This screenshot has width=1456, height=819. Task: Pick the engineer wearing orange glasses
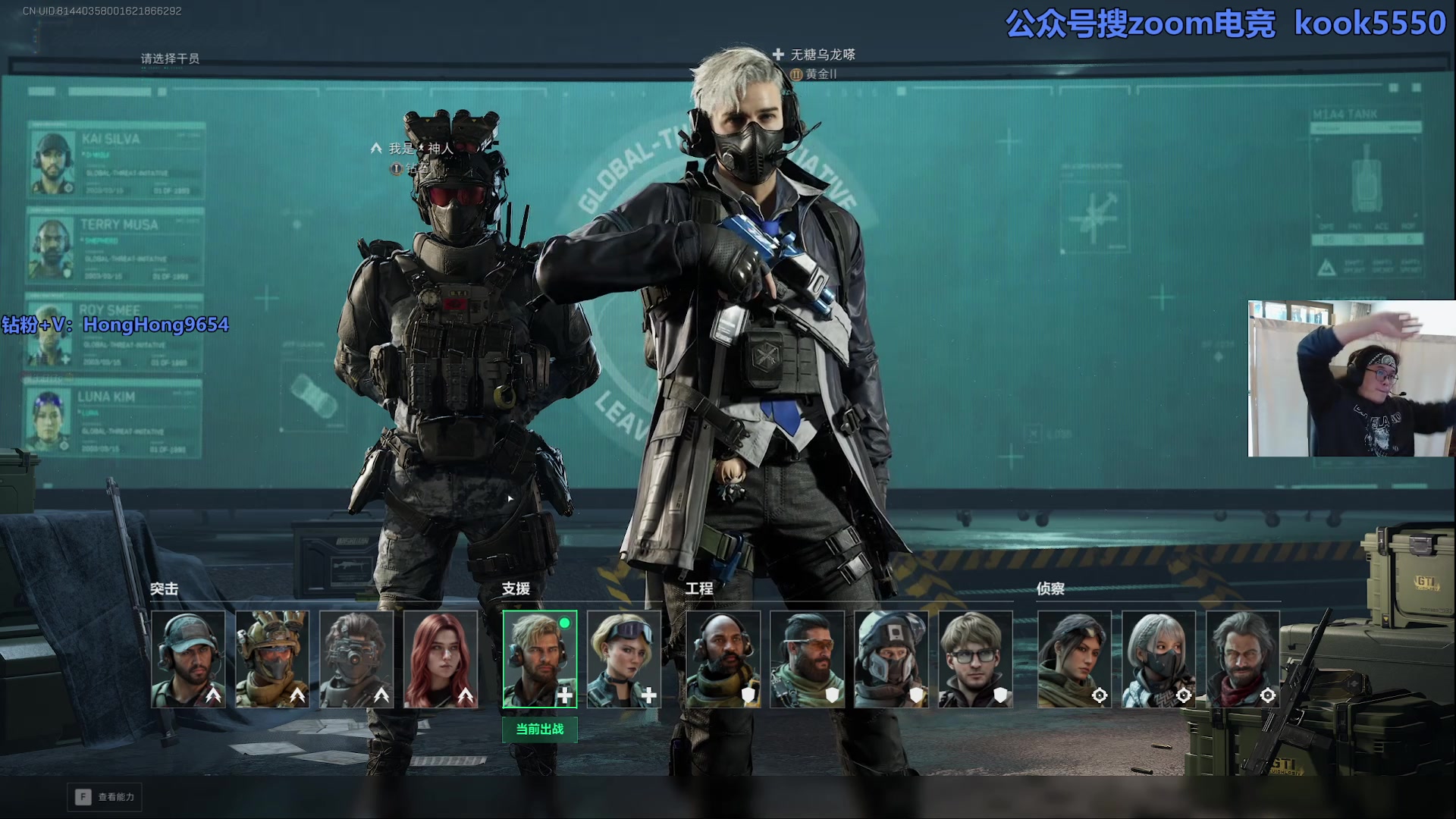point(808,659)
